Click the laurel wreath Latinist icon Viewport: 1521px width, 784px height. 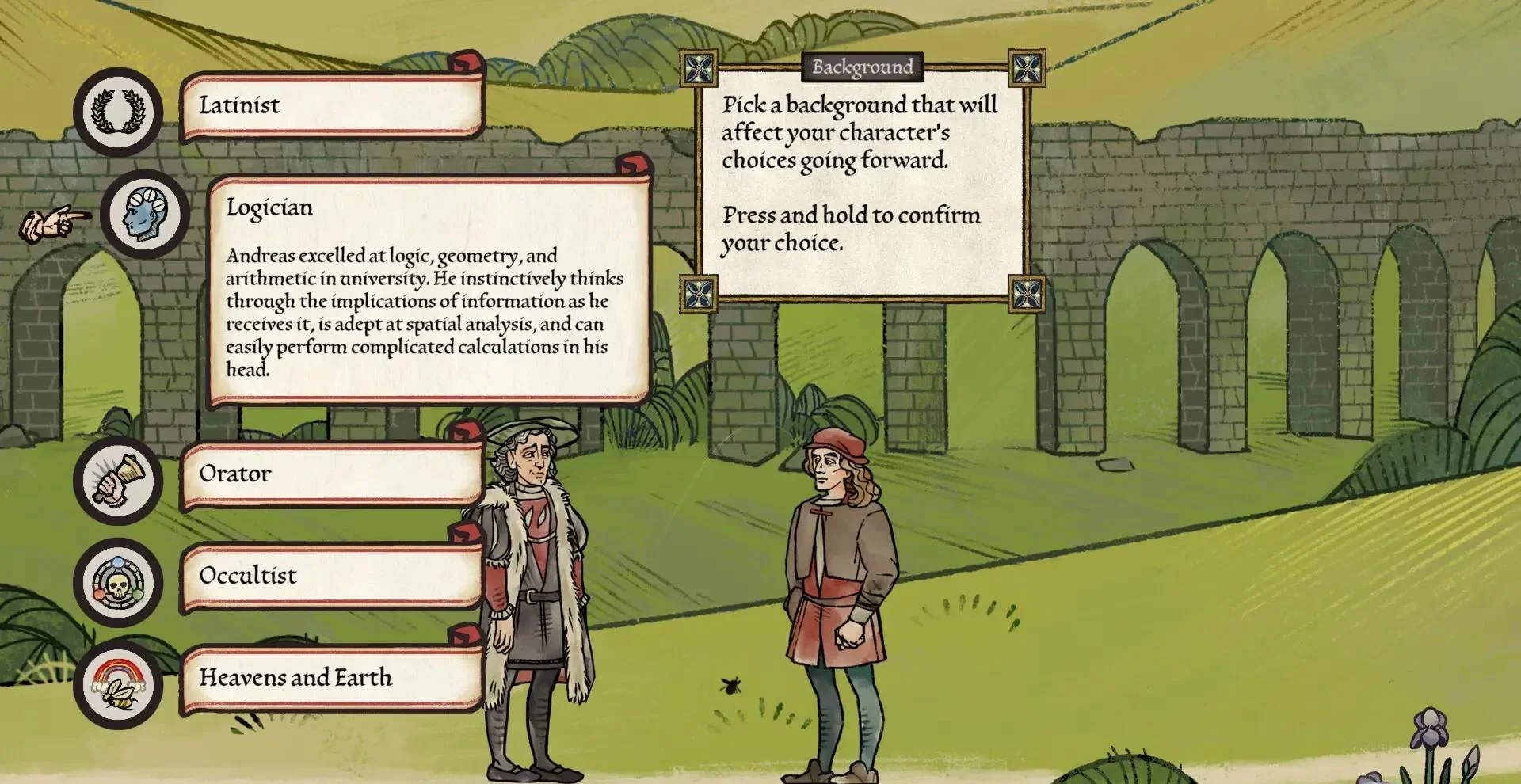[x=118, y=112]
